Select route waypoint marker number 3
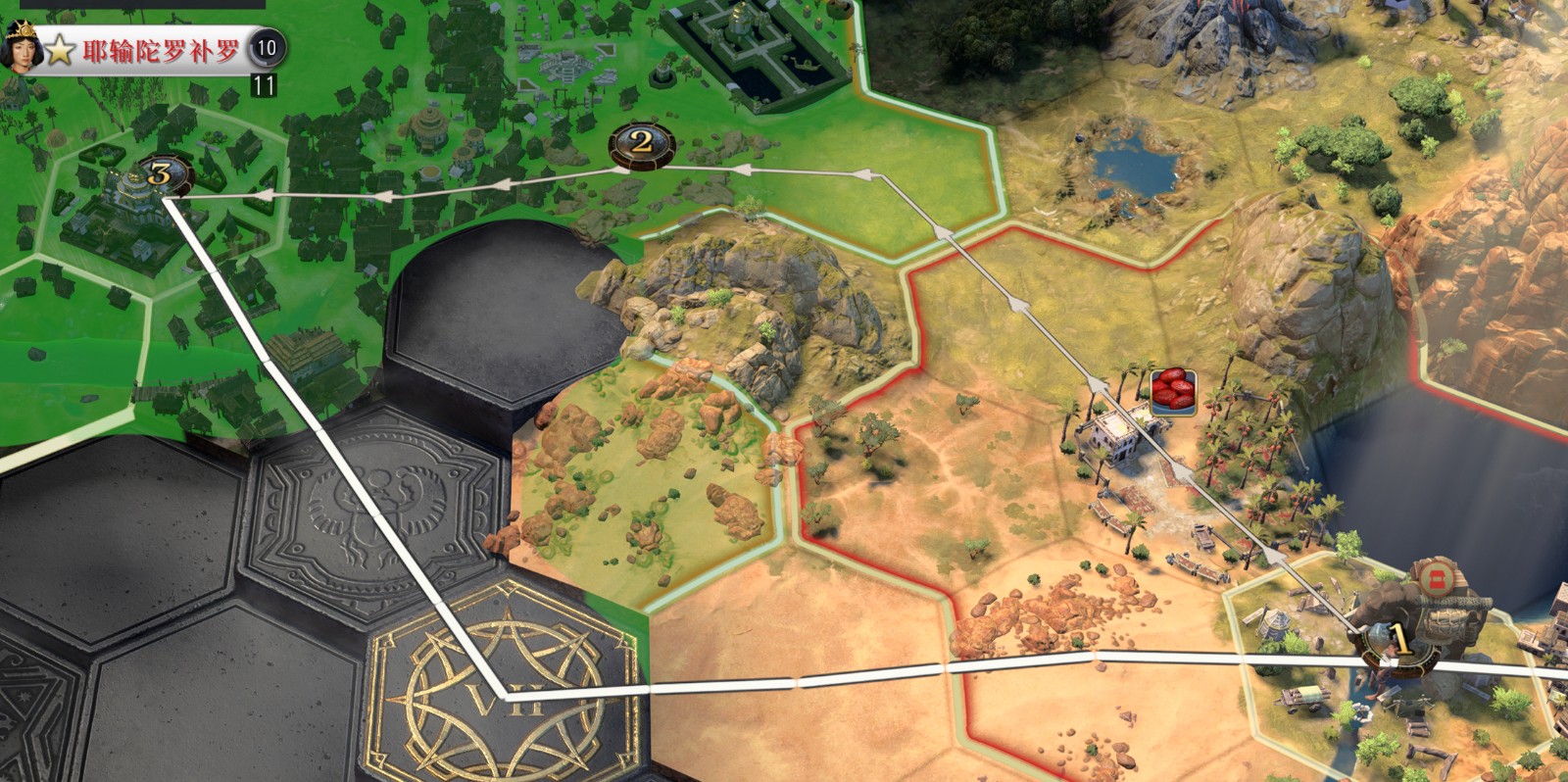 click(161, 175)
